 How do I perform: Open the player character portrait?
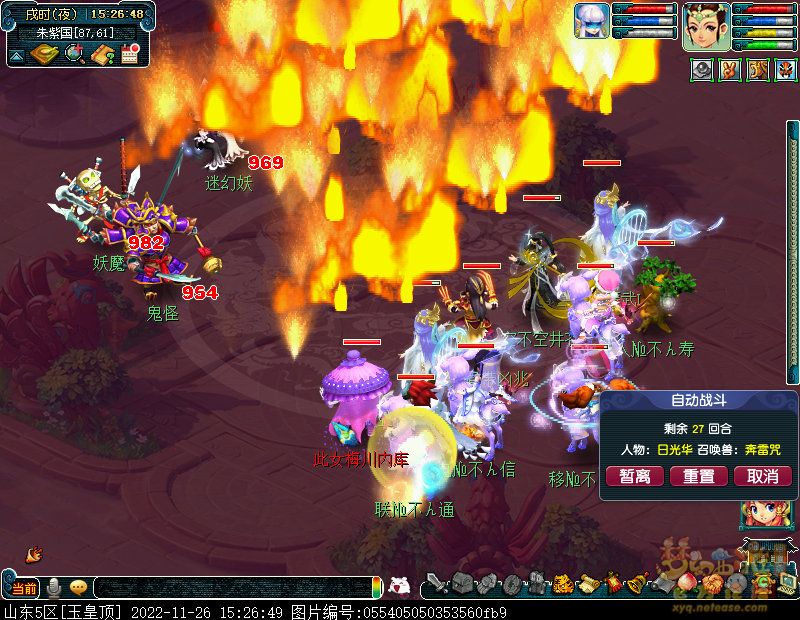(707, 25)
